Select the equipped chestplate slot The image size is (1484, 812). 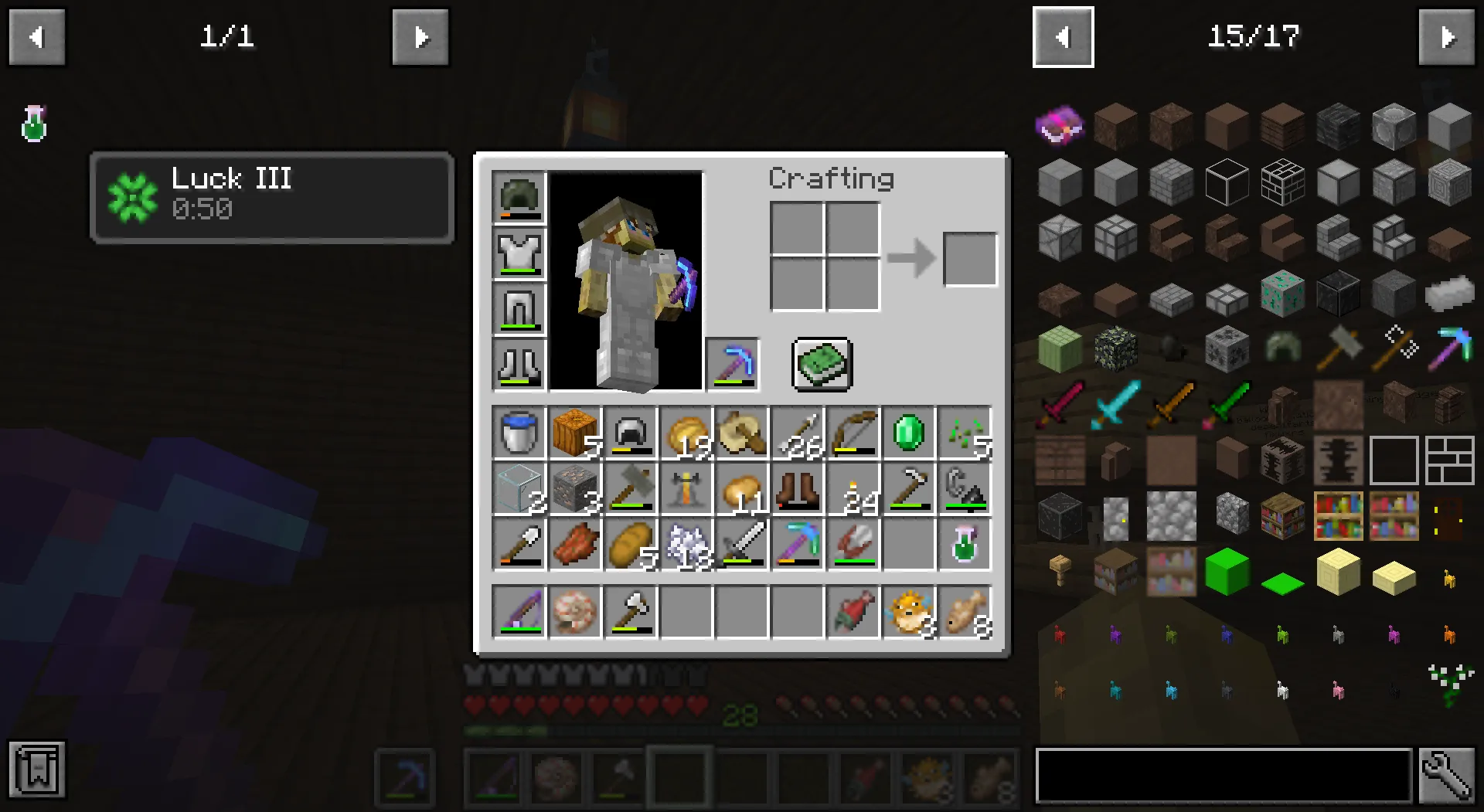[x=519, y=253]
